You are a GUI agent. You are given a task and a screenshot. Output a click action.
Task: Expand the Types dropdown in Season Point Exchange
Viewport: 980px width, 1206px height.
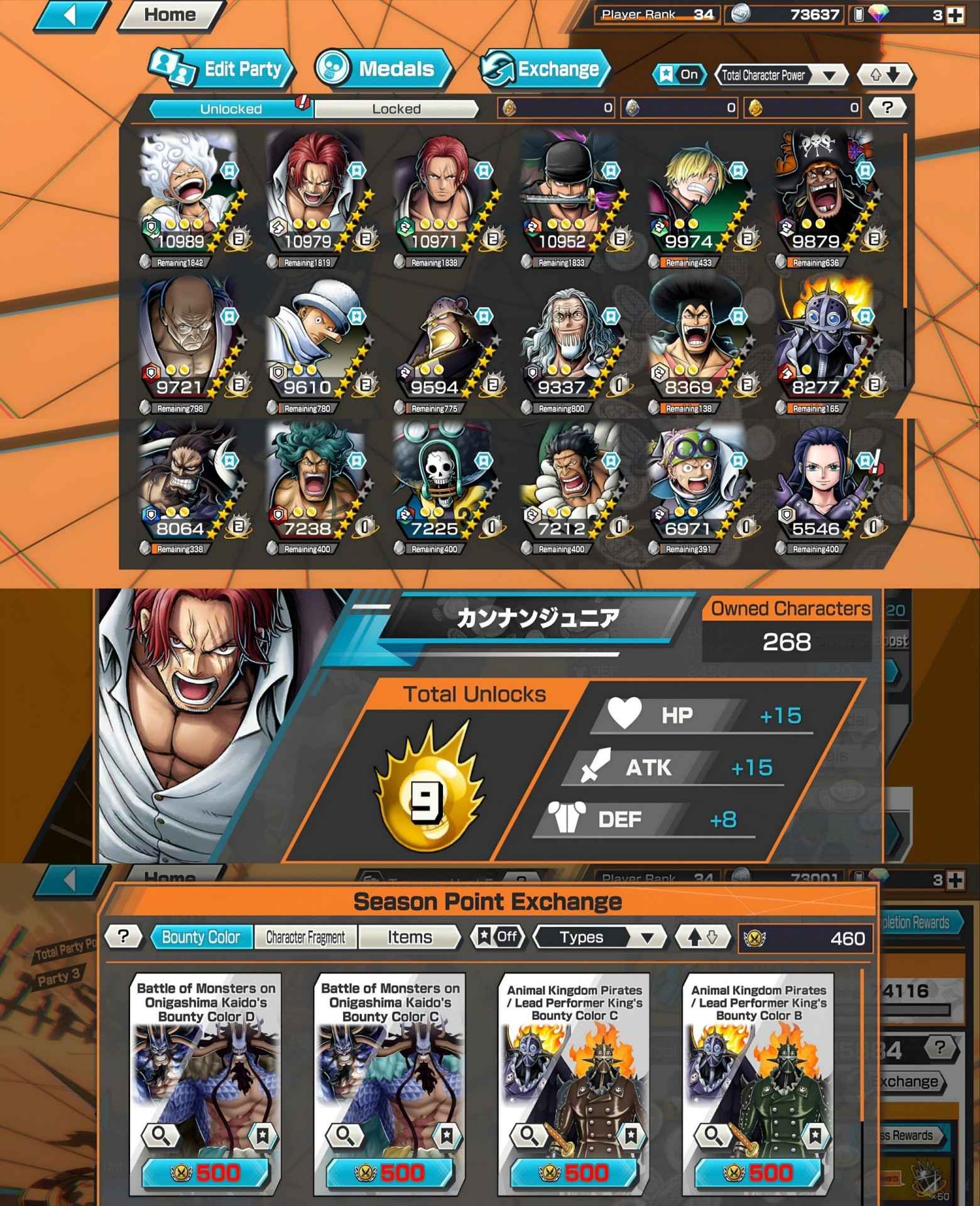point(600,937)
